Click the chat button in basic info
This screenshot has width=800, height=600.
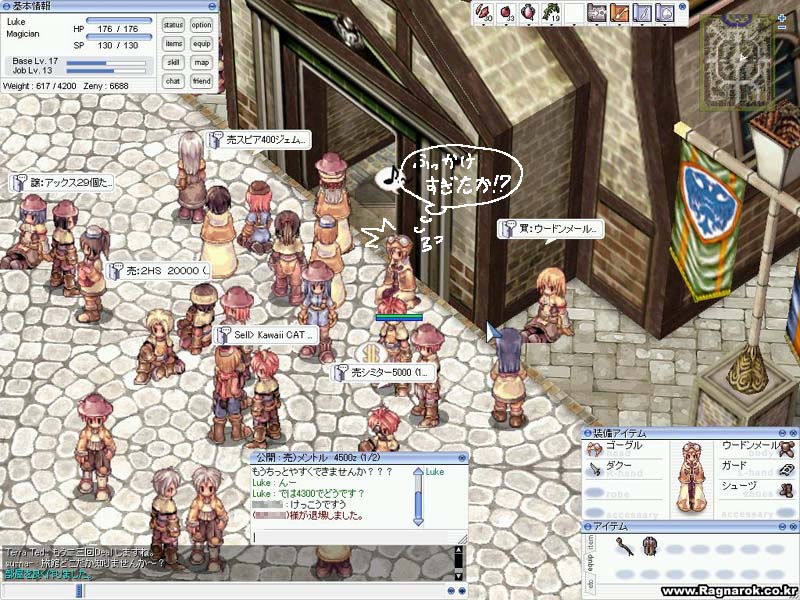click(x=173, y=81)
